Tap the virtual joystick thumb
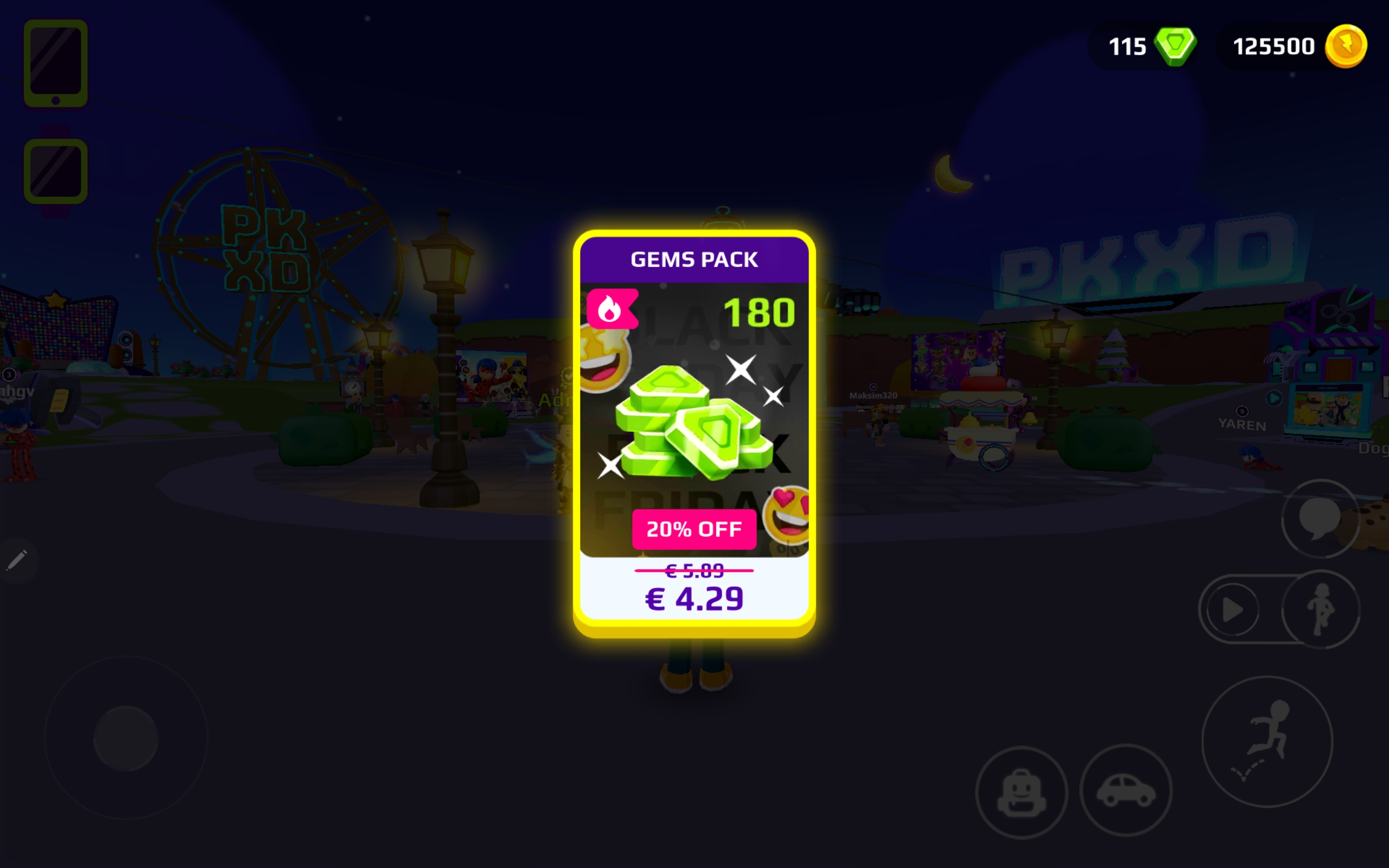 pos(126,738)
